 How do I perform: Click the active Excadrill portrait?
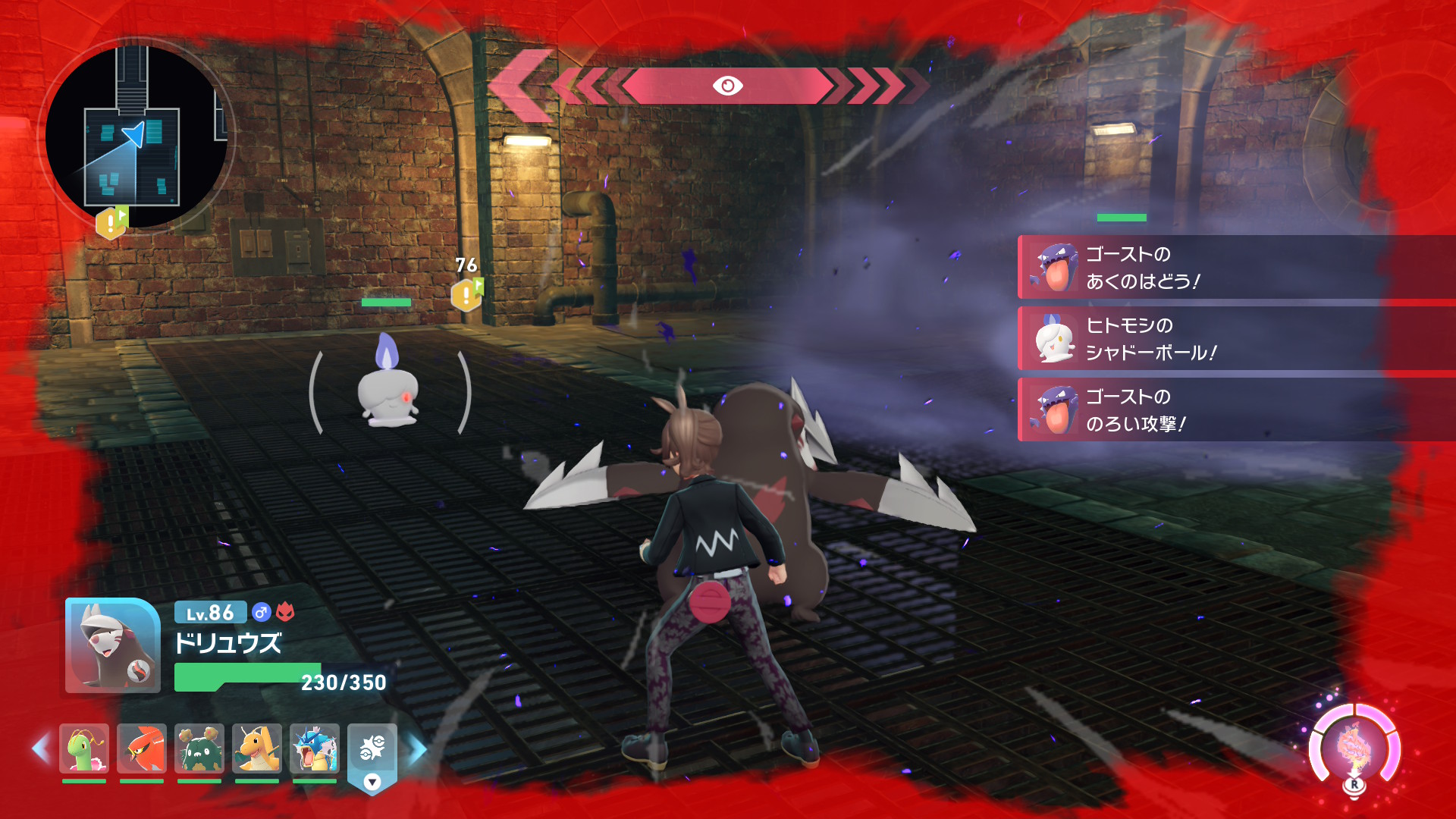pos(113,646)
